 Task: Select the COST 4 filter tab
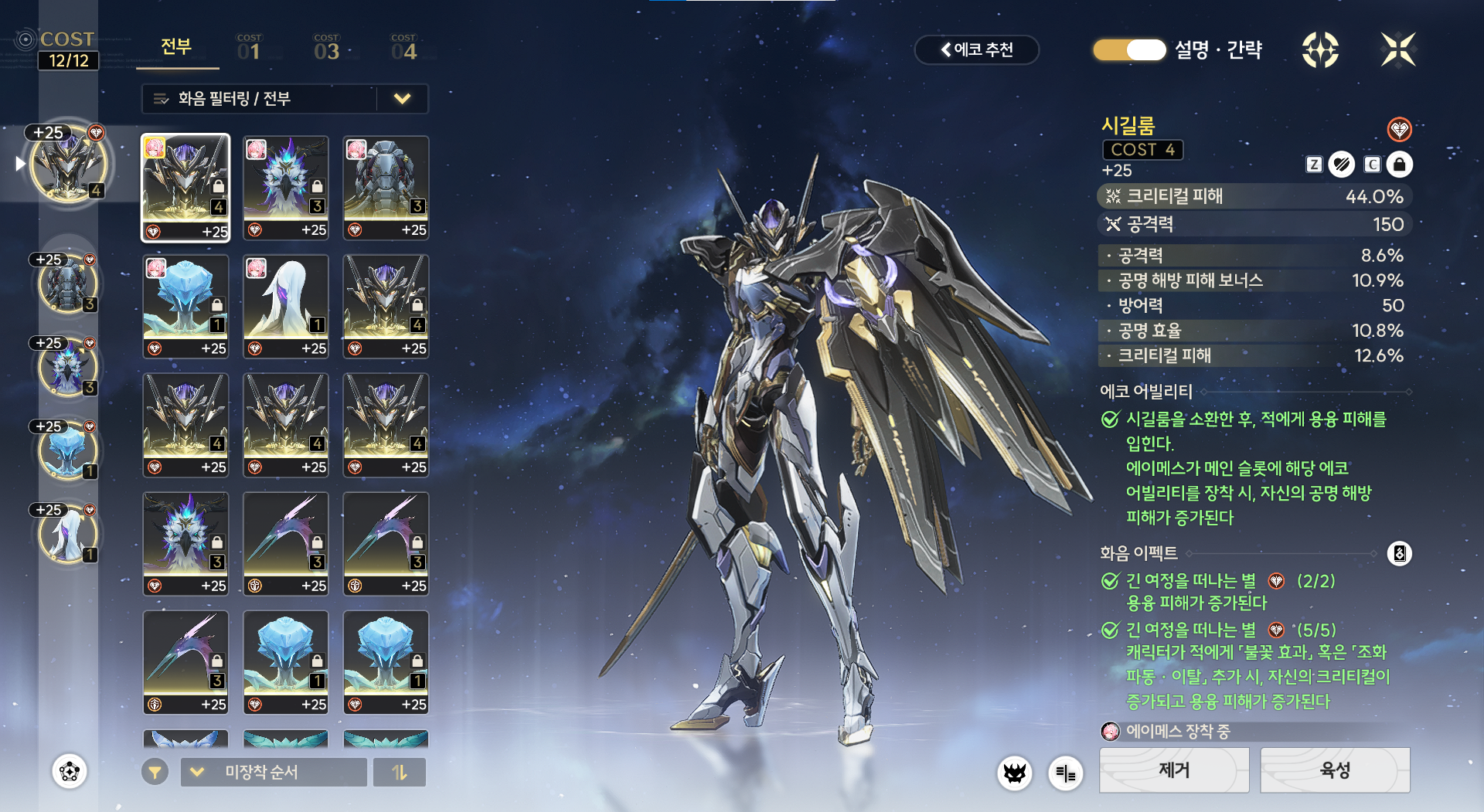pyautogui.click(x=403, y=48)
